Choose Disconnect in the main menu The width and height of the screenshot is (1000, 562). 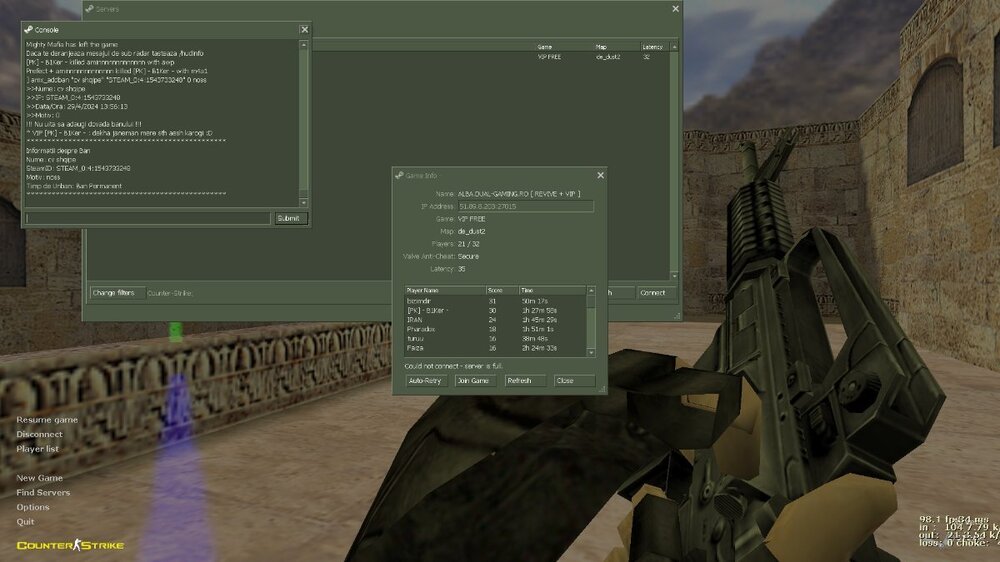tap(39, 434)
